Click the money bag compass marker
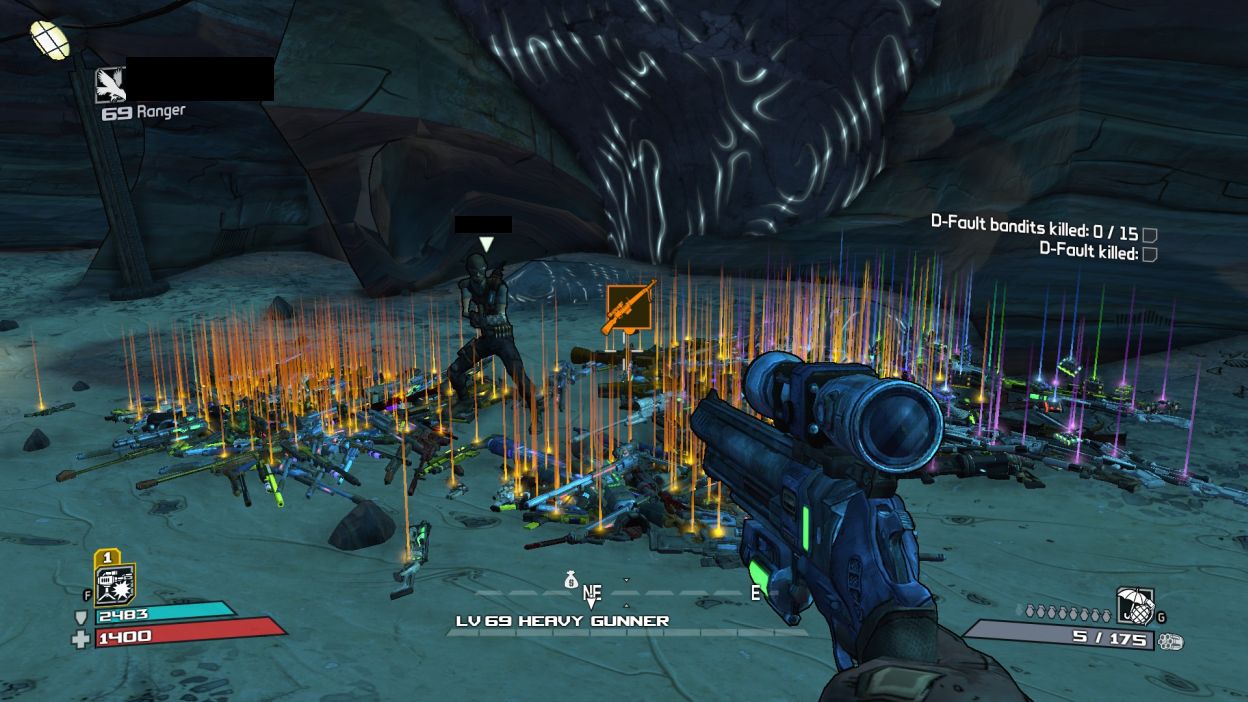Image resolution: width=1248 pixels, height=702 pixels. point(571,579)
